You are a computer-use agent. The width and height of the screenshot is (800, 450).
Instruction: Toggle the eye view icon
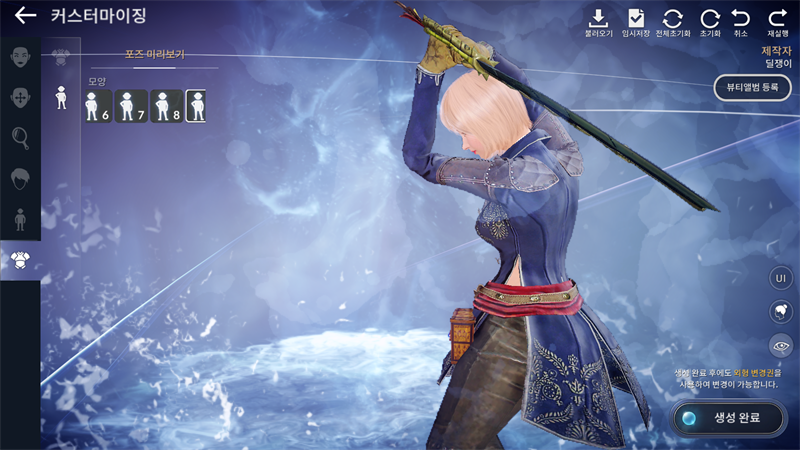click(781, 346)
